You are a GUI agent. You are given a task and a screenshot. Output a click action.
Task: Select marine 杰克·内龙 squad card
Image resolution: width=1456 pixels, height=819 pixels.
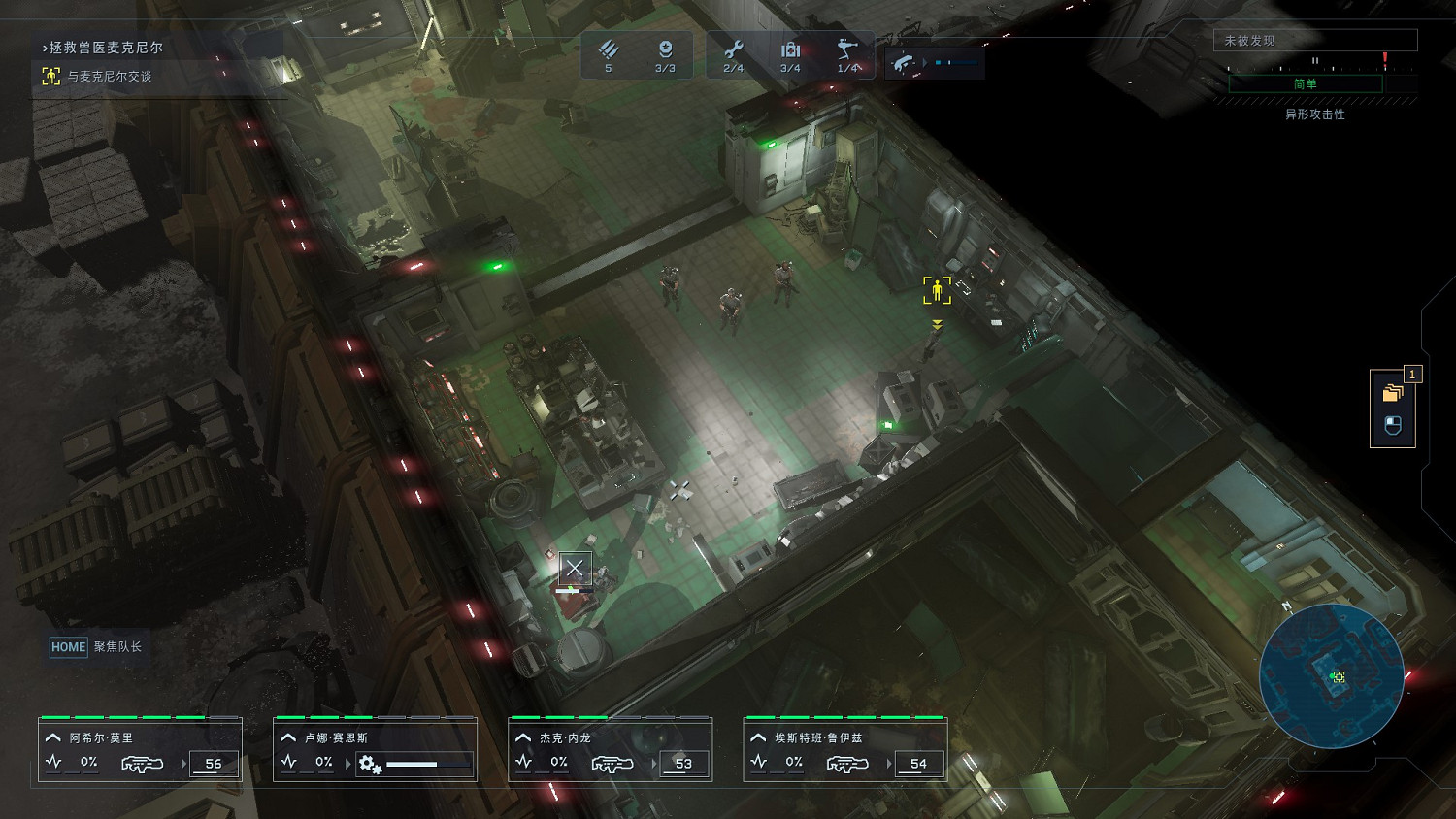610,749
